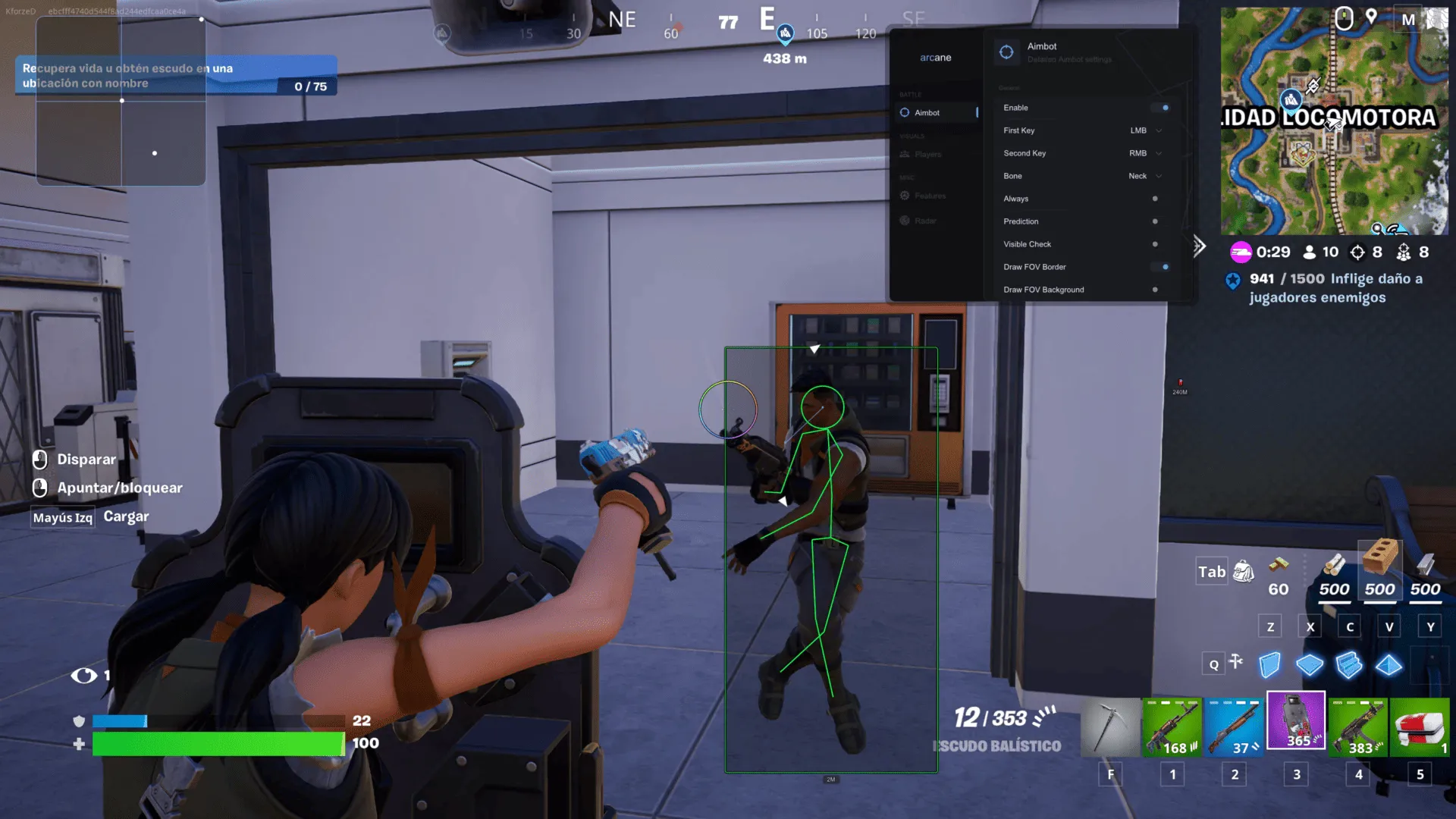The image size is (1456, 819).
Task: Select the medkit slot
Action: click(1420, 728)
